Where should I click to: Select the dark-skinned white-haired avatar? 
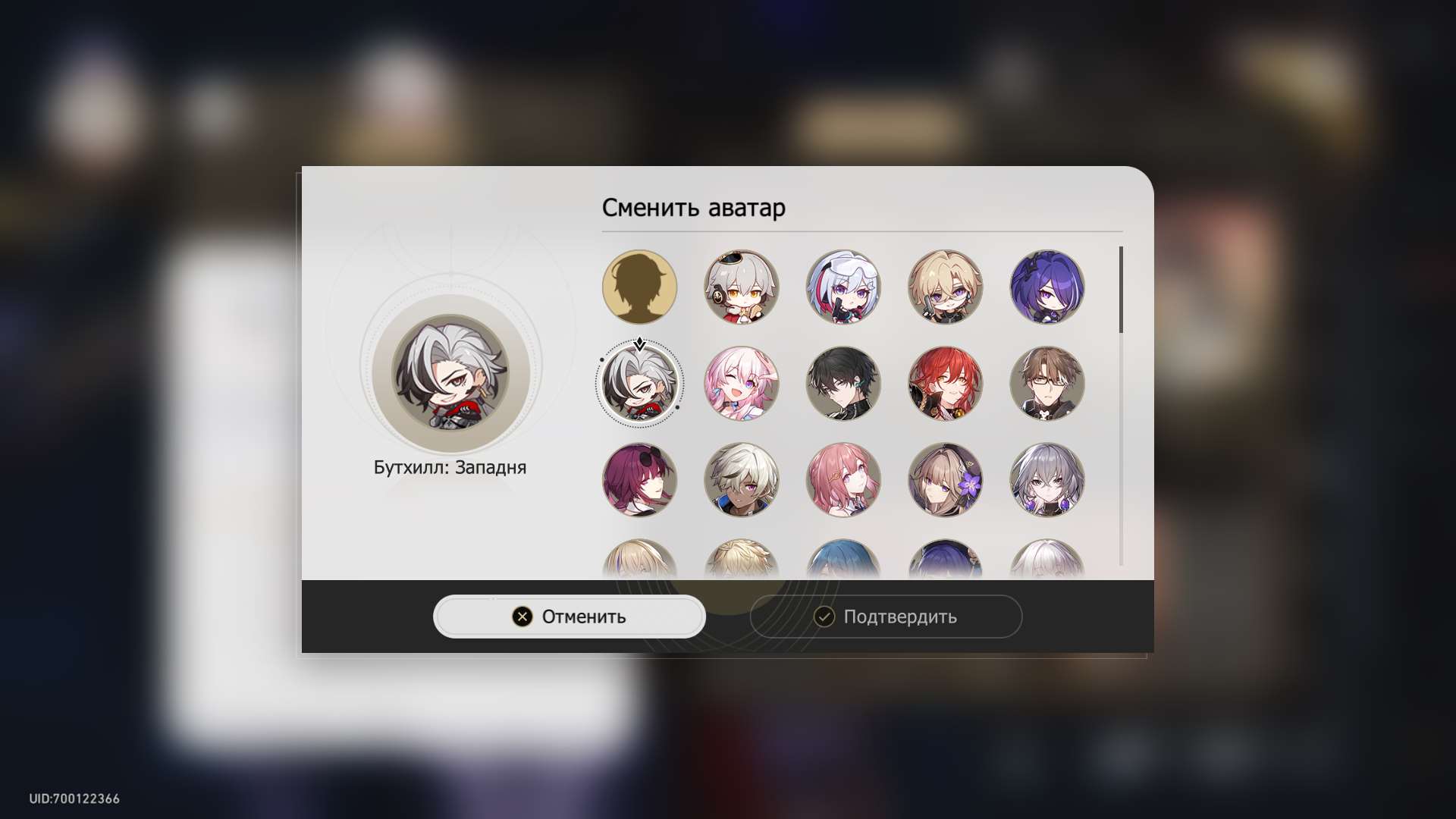[742, 481]
